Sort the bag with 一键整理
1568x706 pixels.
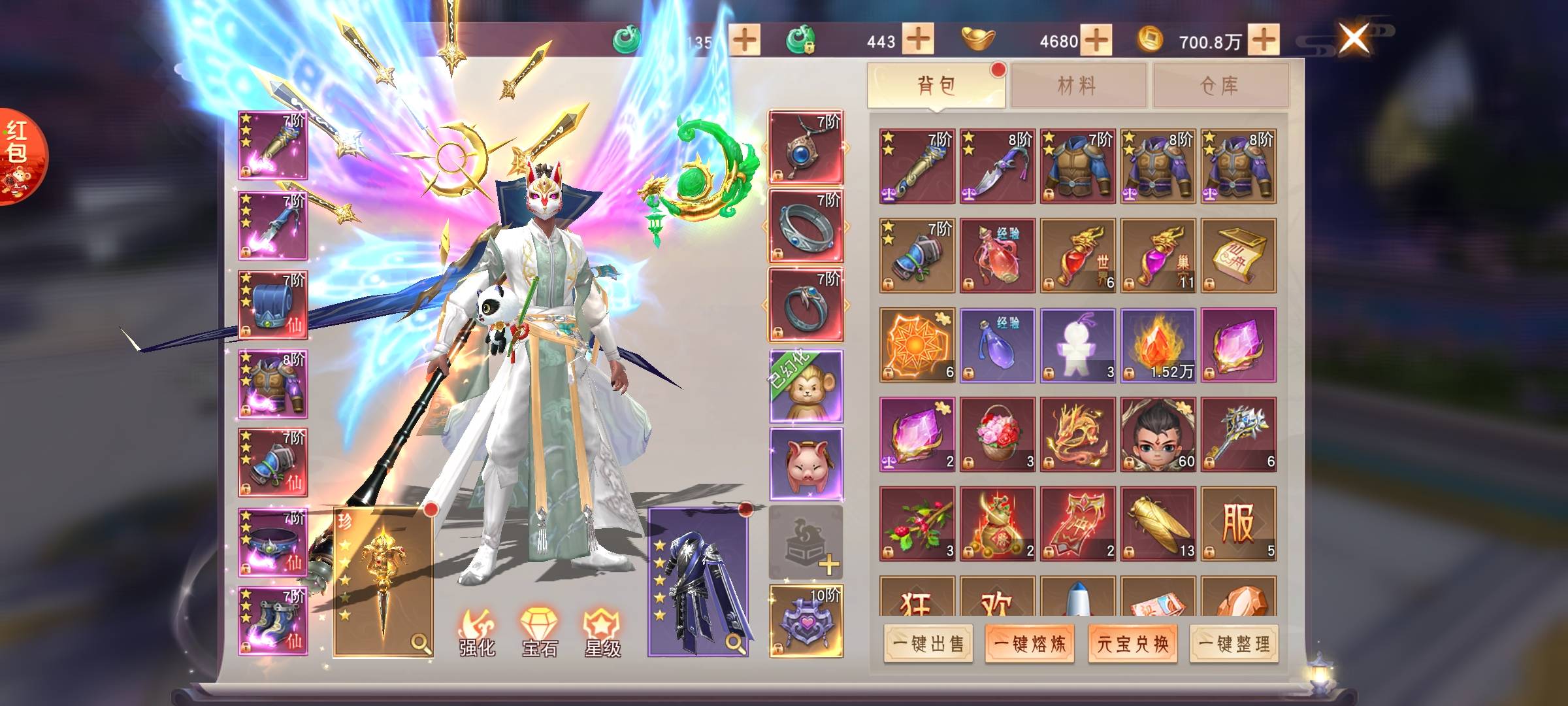click(1234, 644)
